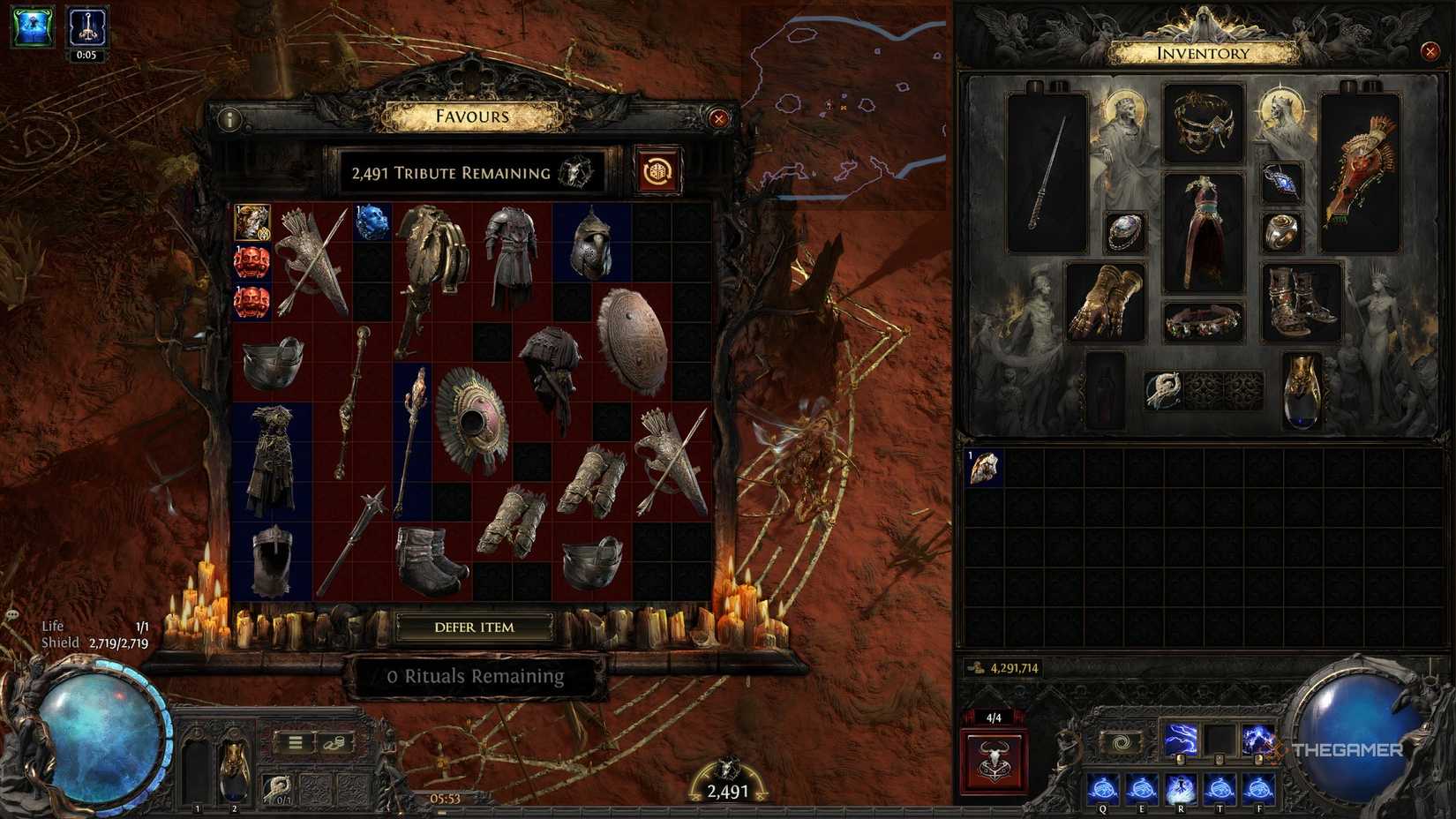Click the info icon on the Favours window
Viewport: 1456px width, 819px height.
pyautogui.click(x=231, y=119)
